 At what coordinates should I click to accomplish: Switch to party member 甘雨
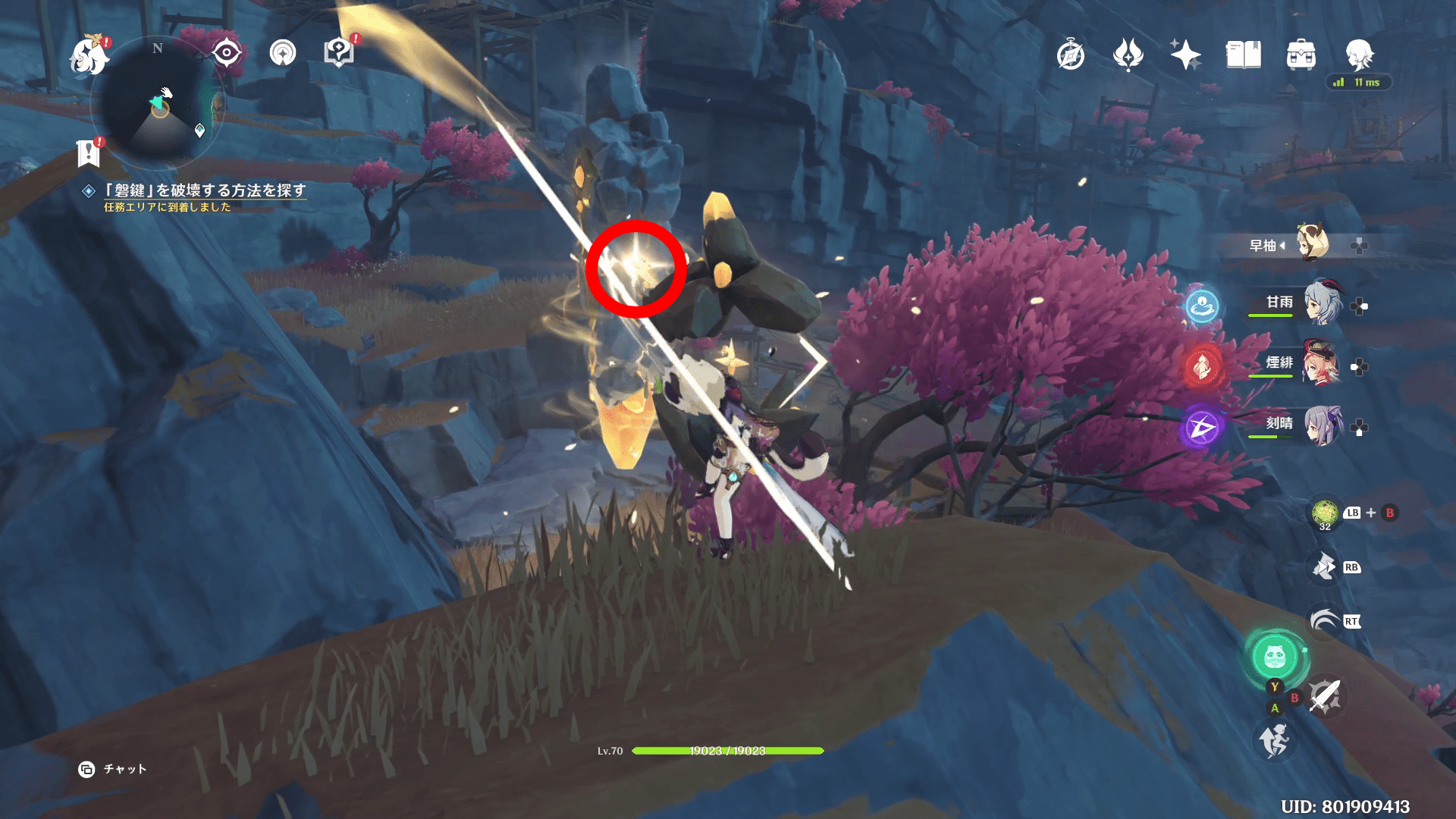pos(1322,303)
